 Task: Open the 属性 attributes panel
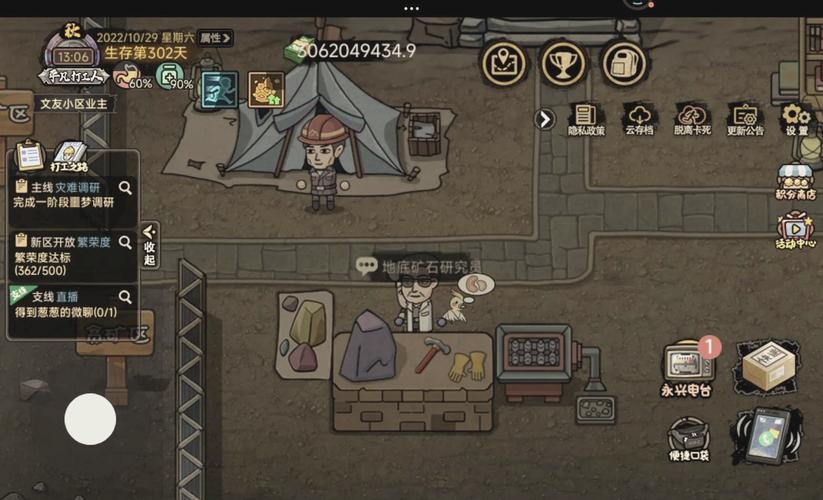click(x=214, y=38)
